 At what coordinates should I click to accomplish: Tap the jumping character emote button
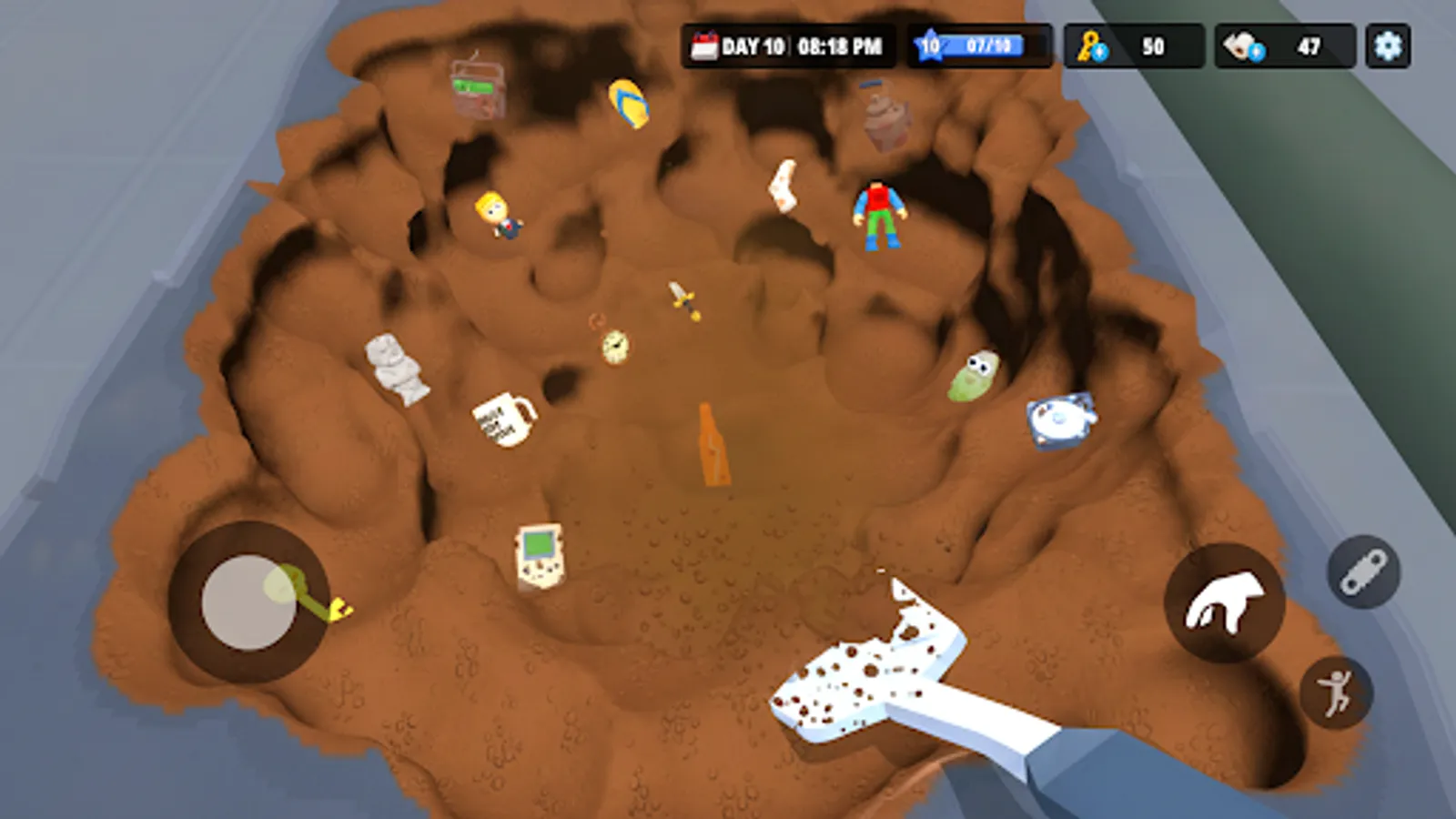[1334, 692]
